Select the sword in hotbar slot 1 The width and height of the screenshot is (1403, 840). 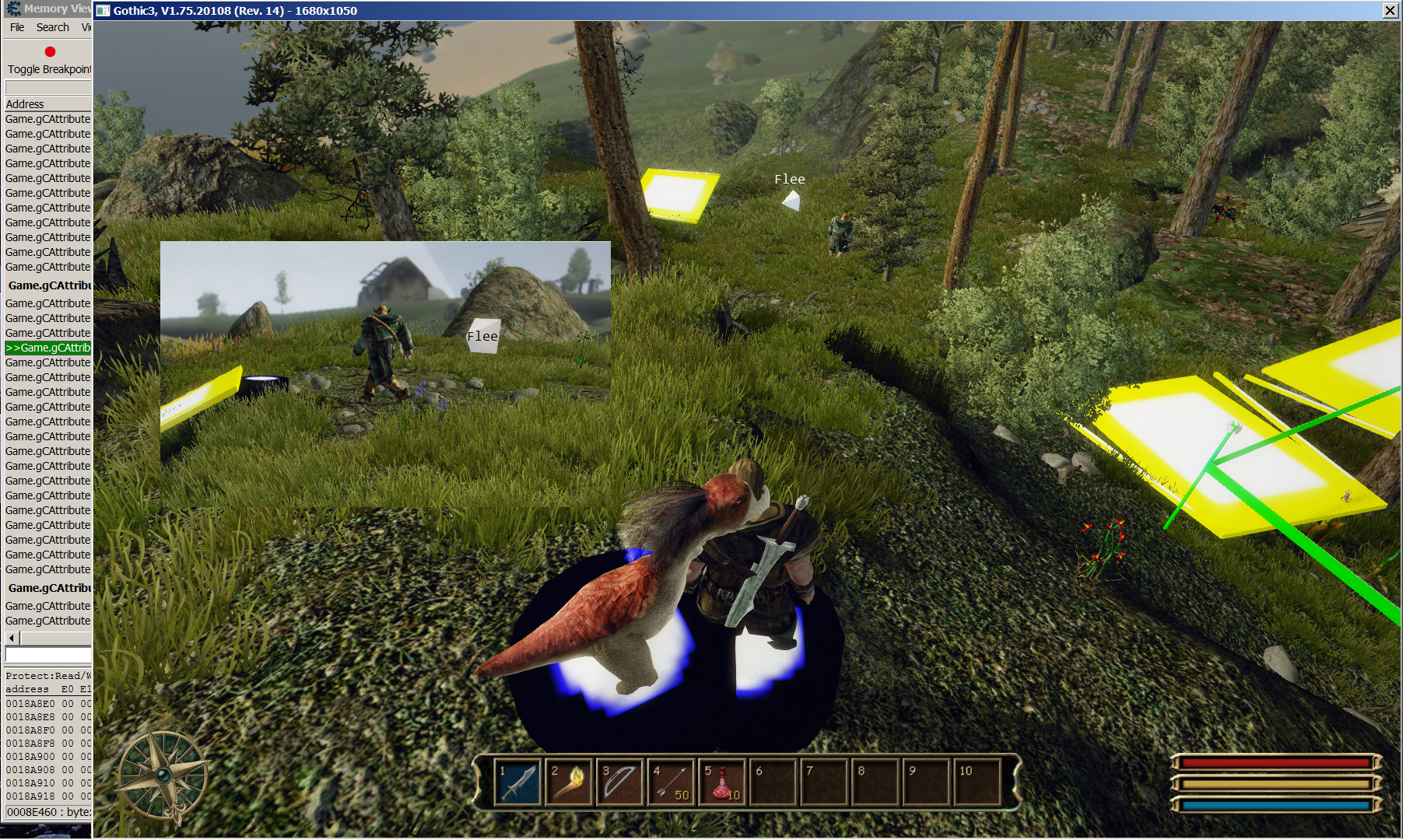tap(517, 782)
